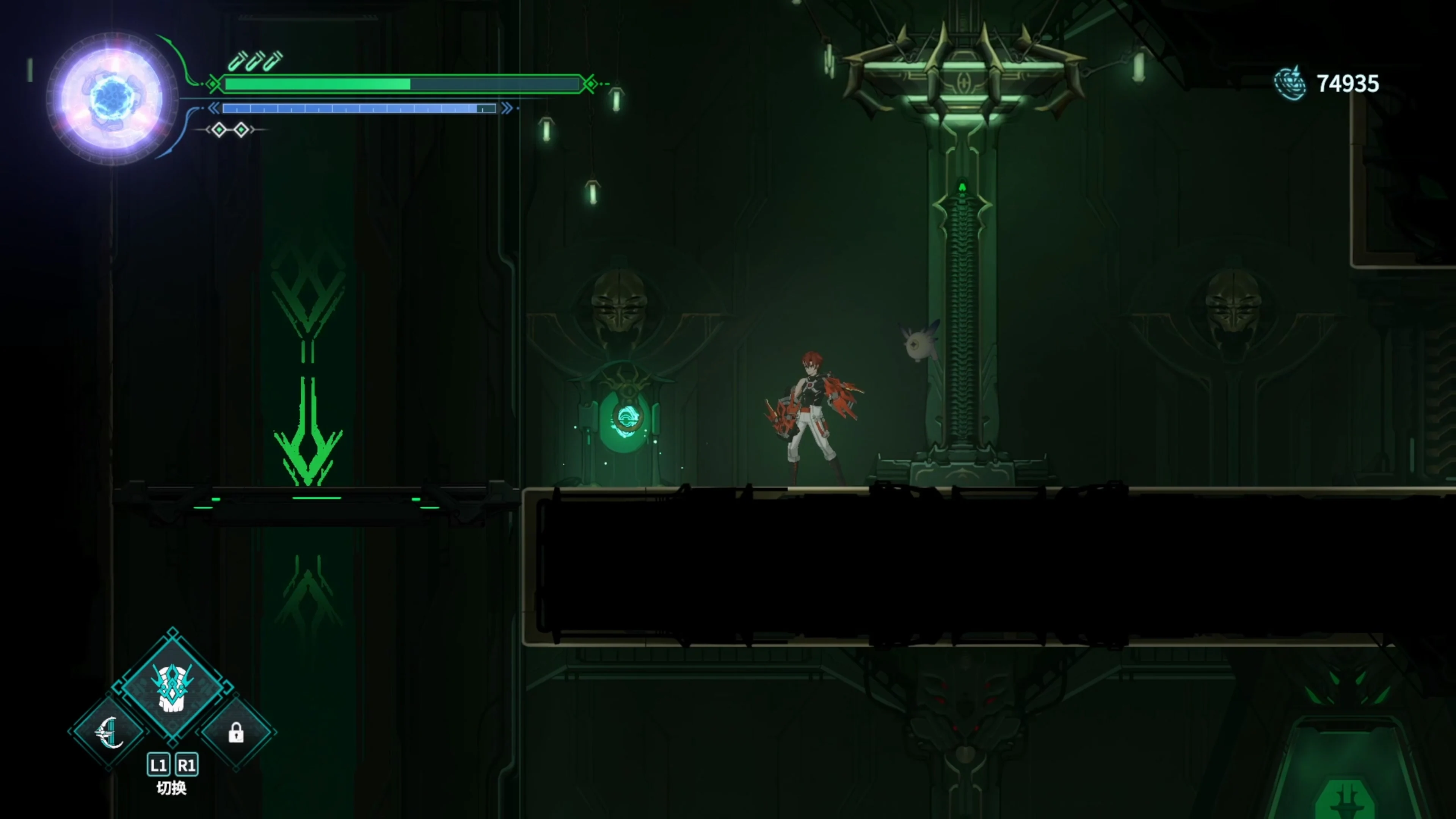This screenshot has width=1456, height=819.
Task: Click the double-chevron at the energy bar's left end
Action: 215,108
